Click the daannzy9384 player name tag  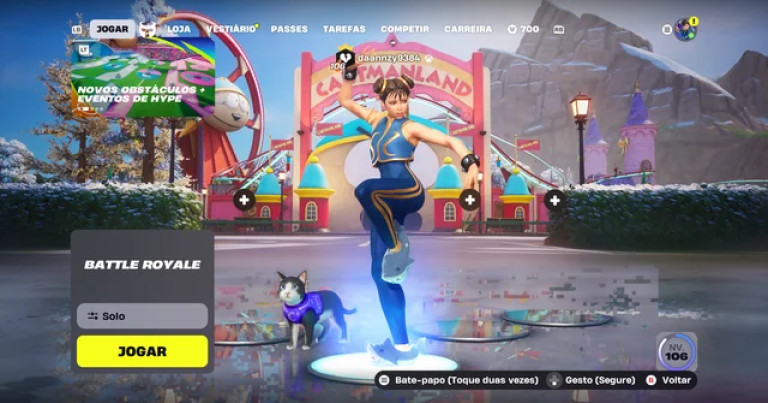[x=383, y=58]
